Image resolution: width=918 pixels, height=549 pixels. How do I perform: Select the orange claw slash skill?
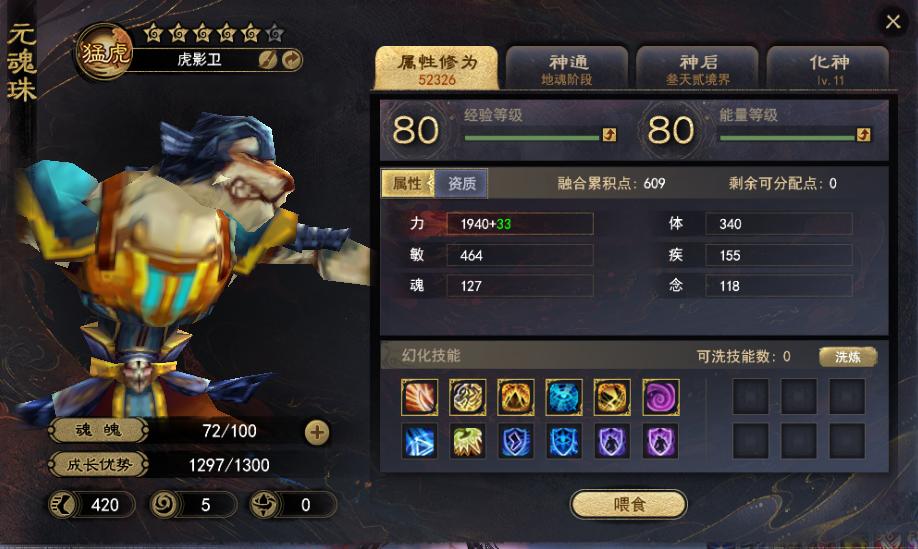point(419,397)
